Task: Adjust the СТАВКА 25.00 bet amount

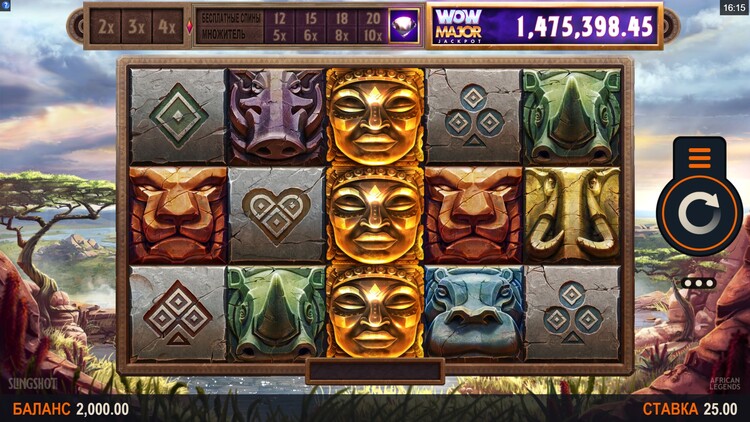Action: (x=689, y=409)
